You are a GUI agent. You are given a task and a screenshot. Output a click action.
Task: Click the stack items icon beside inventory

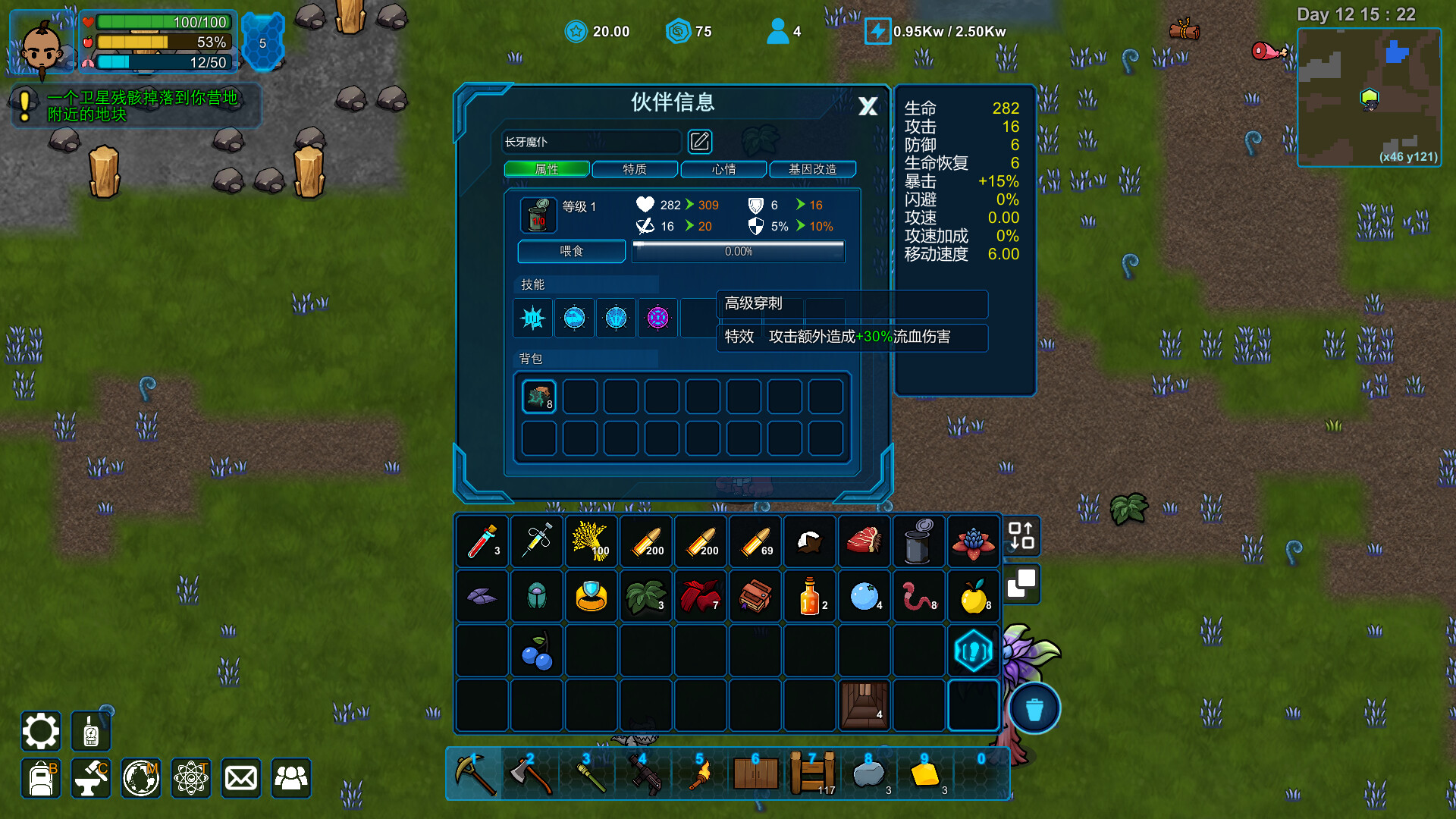pyautogui.click(x=1021, y=585)
